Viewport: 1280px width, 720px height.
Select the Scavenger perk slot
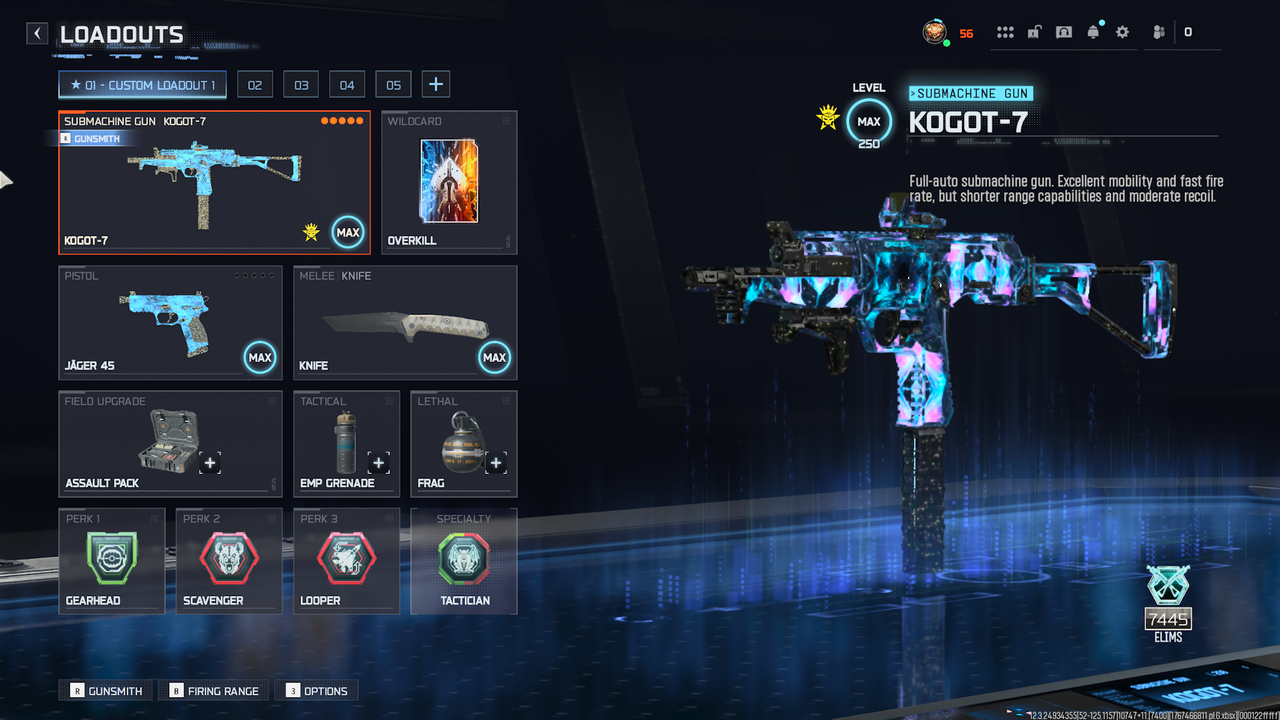pos(228,560)
